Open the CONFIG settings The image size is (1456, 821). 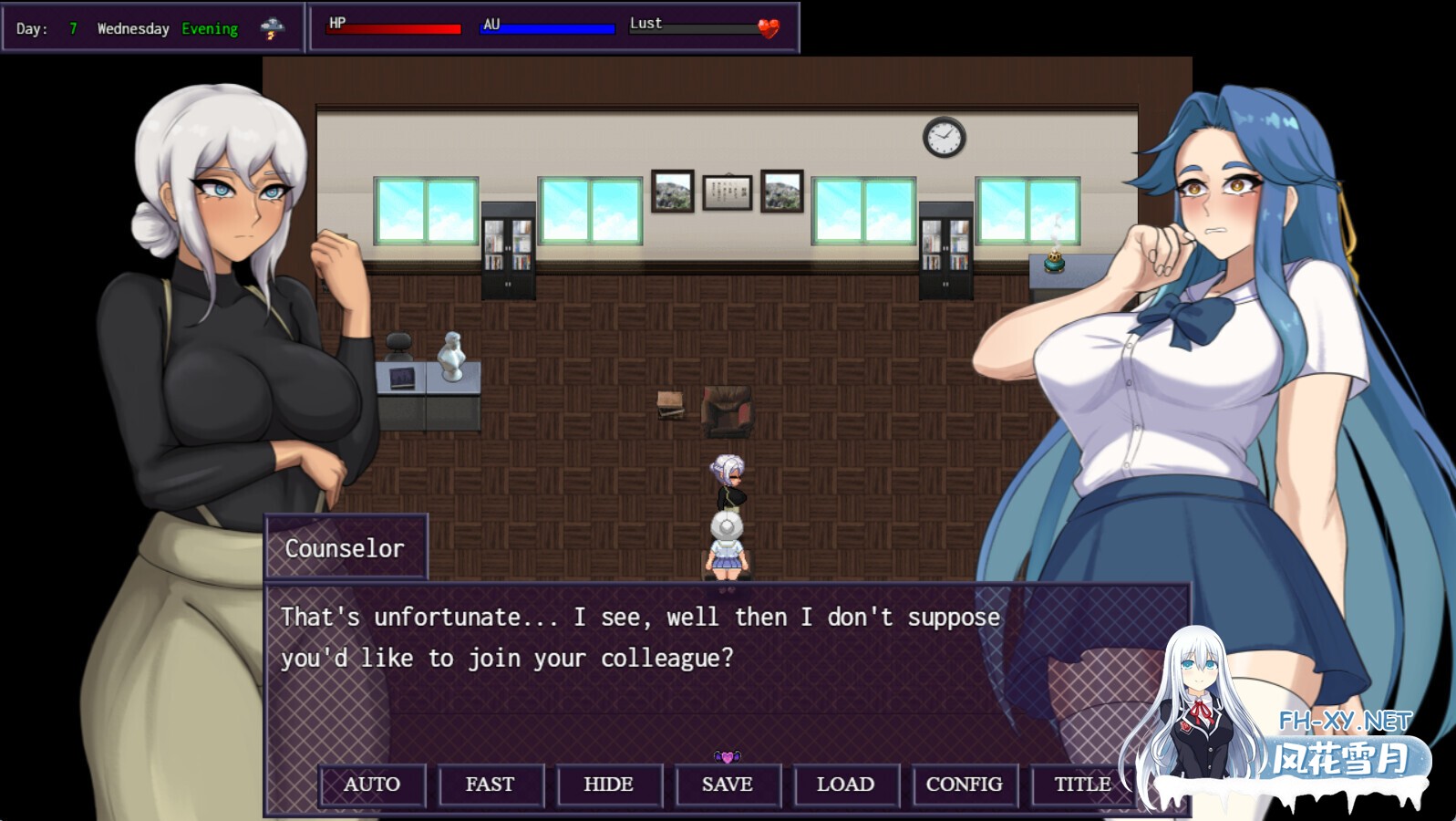coord(965,785)
